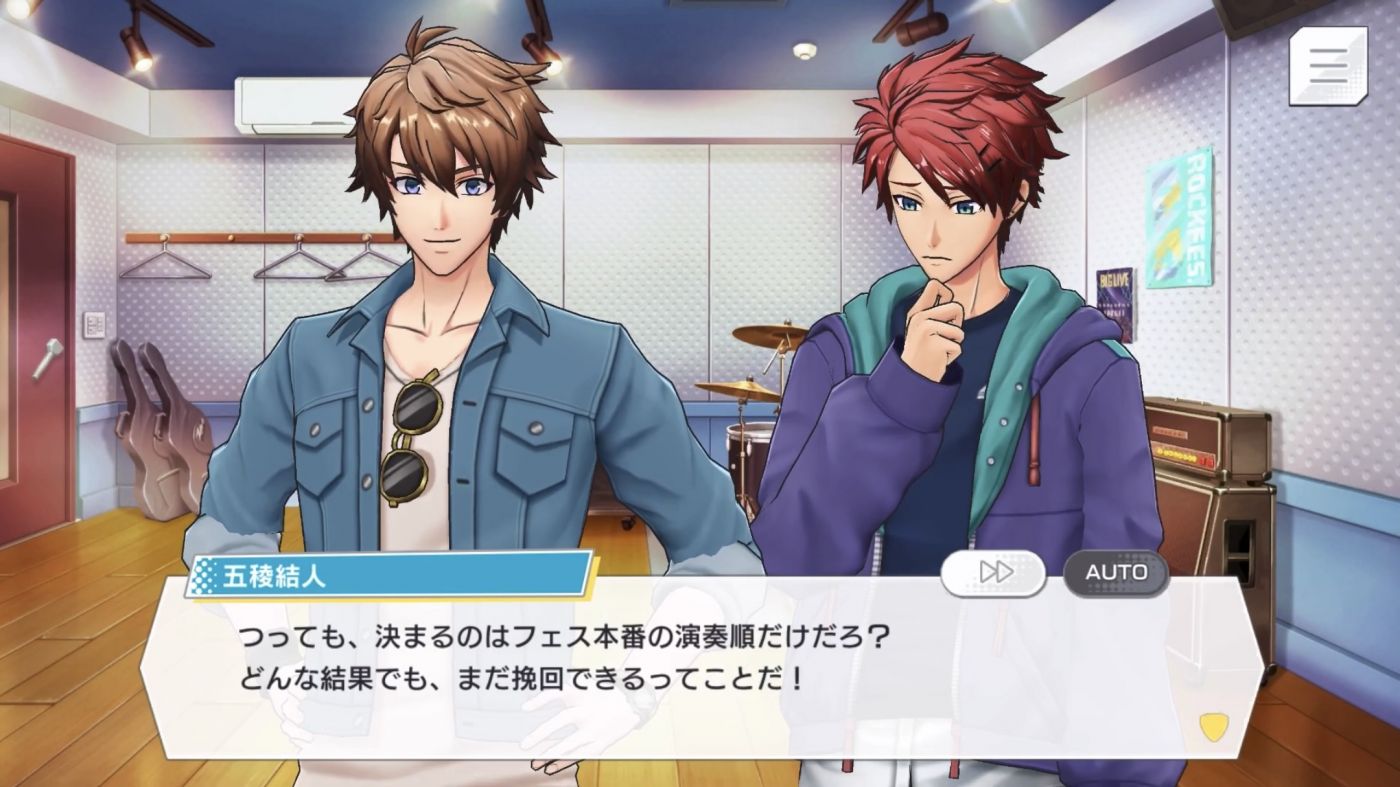Open the hamburger menu icon
The image size is (1400, 787).
(1329, 66)
